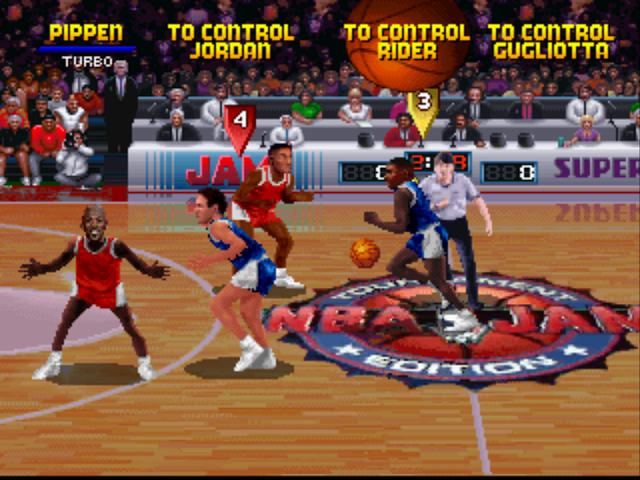Click the TO CONTROL RIDER slot
This screenshot has height=480, width=640.
click(407, 41)
